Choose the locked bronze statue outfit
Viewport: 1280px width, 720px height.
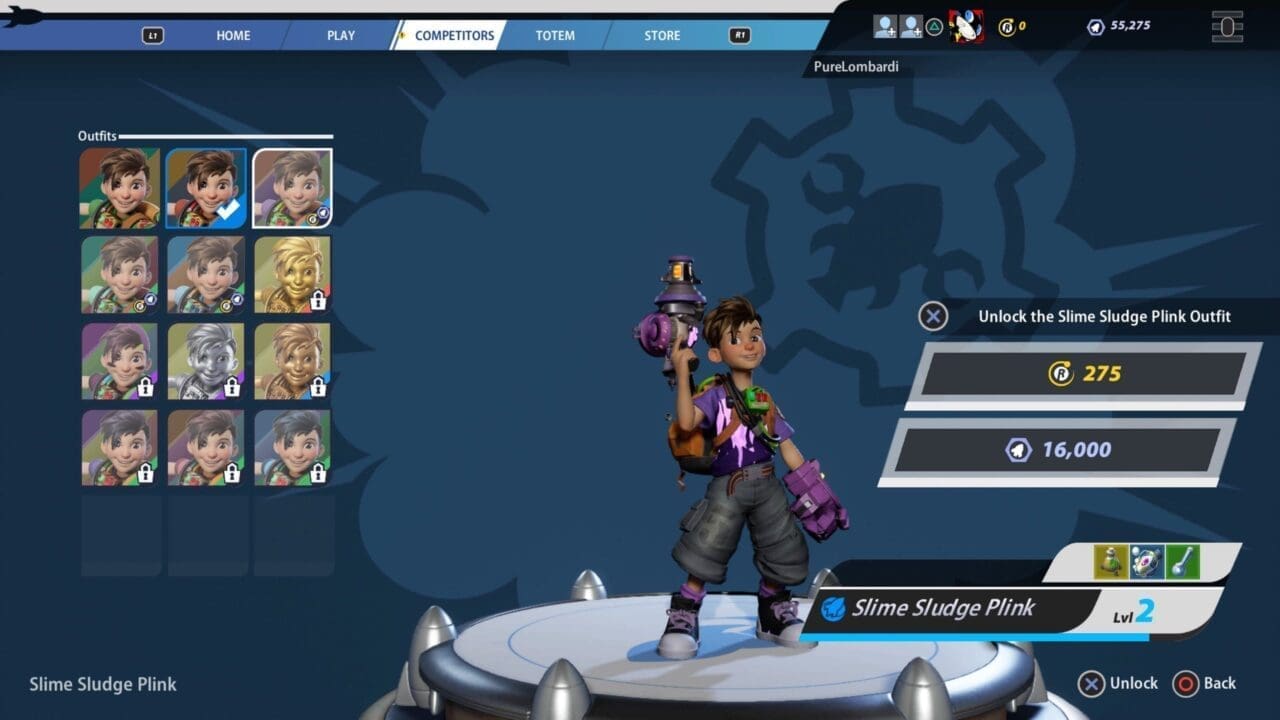point(292,361)
